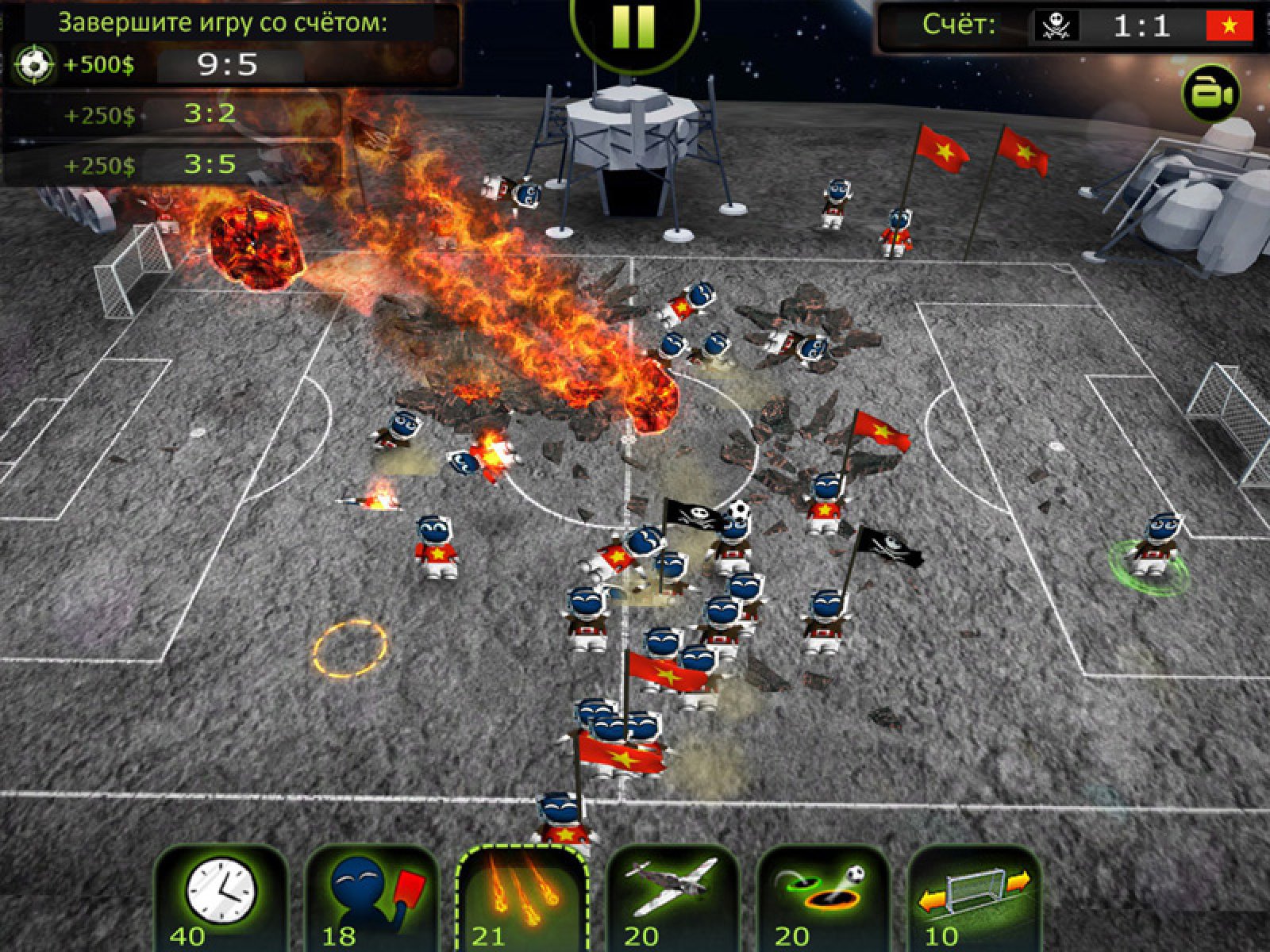Screen dimensions: 1270x952
Task: Select the 9:5 score objective
Action: tap(228, 65)
